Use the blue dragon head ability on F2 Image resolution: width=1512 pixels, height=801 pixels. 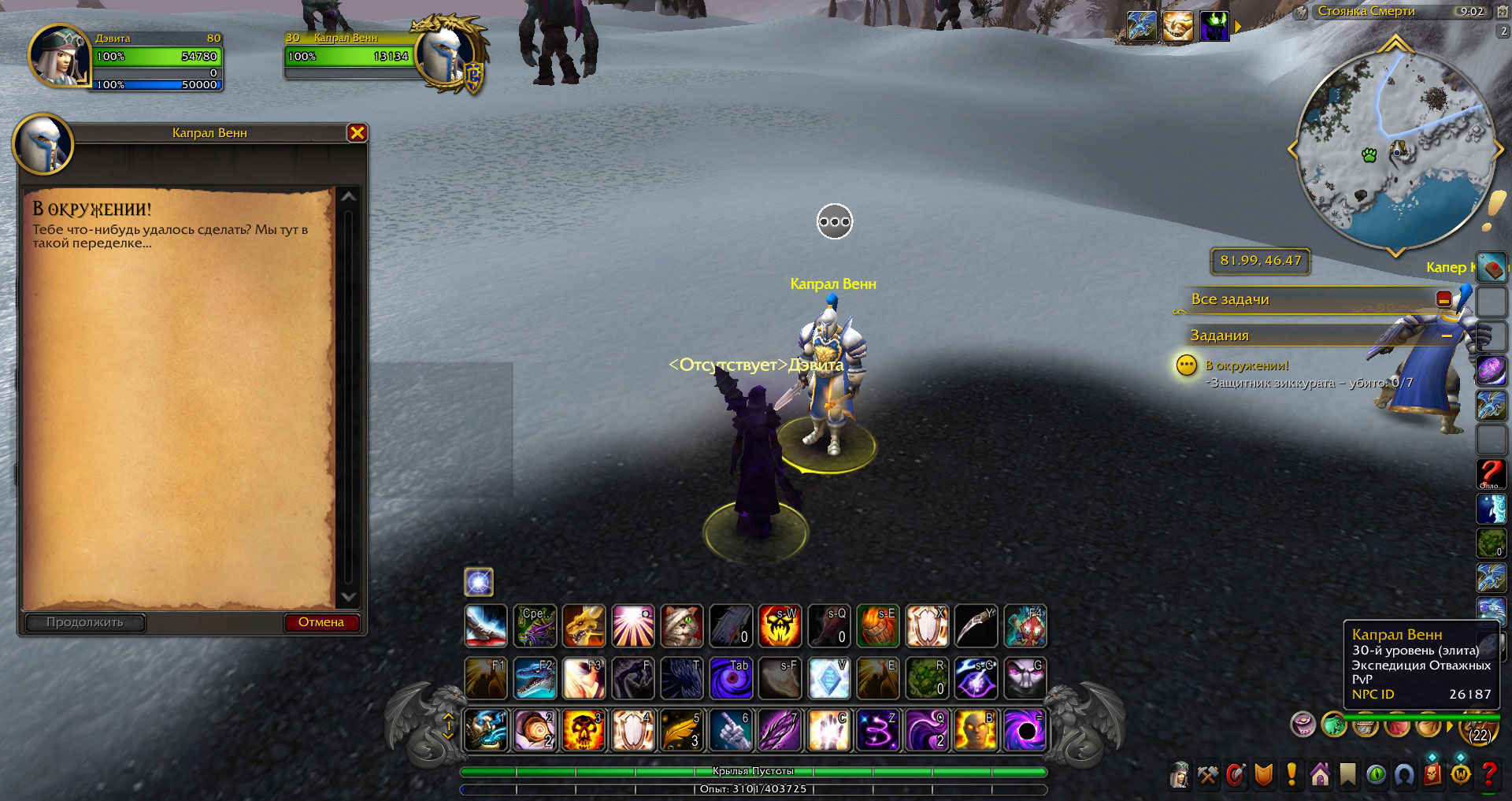[535, 678]
